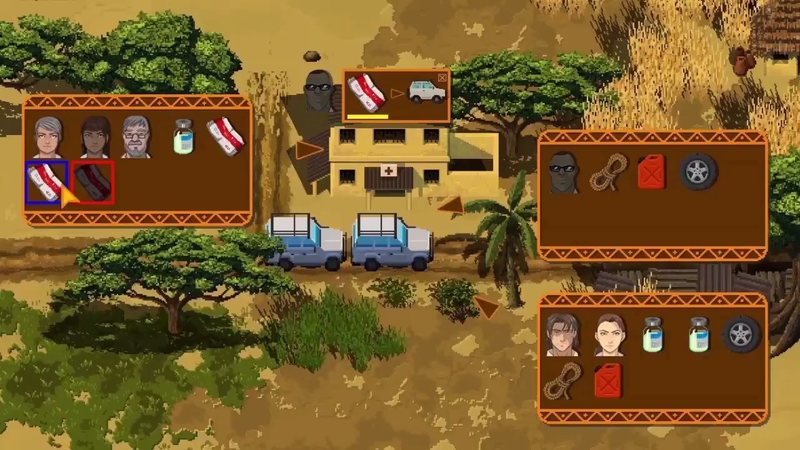Image resolution: width=800 pixels, height=450 pixels.
Task: Choose the tire right of the fuel can
Action: 698,172
